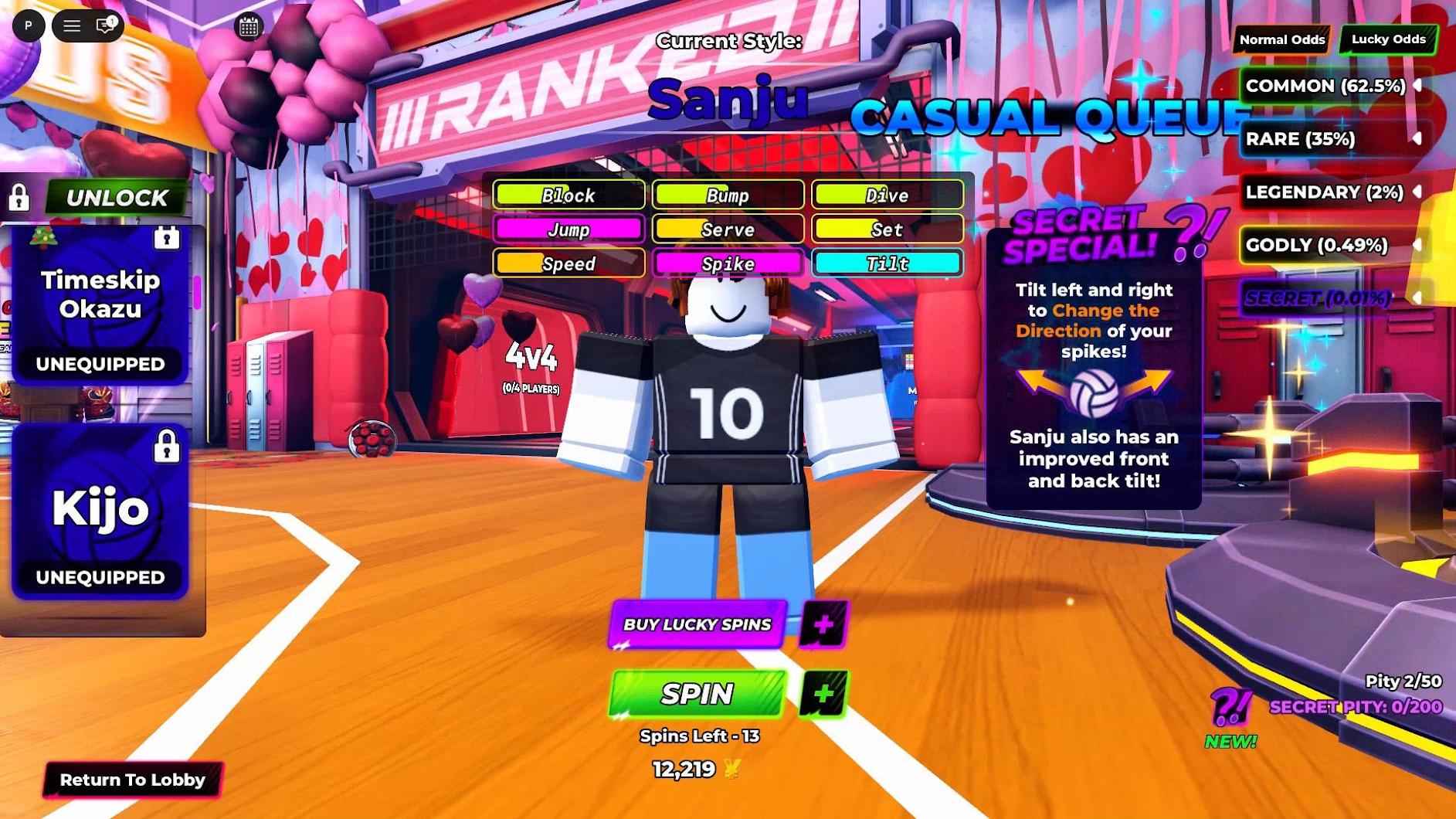Screen dimensions: 1456x819
Task: Open the events calendar icon
Action: (249, 25)
